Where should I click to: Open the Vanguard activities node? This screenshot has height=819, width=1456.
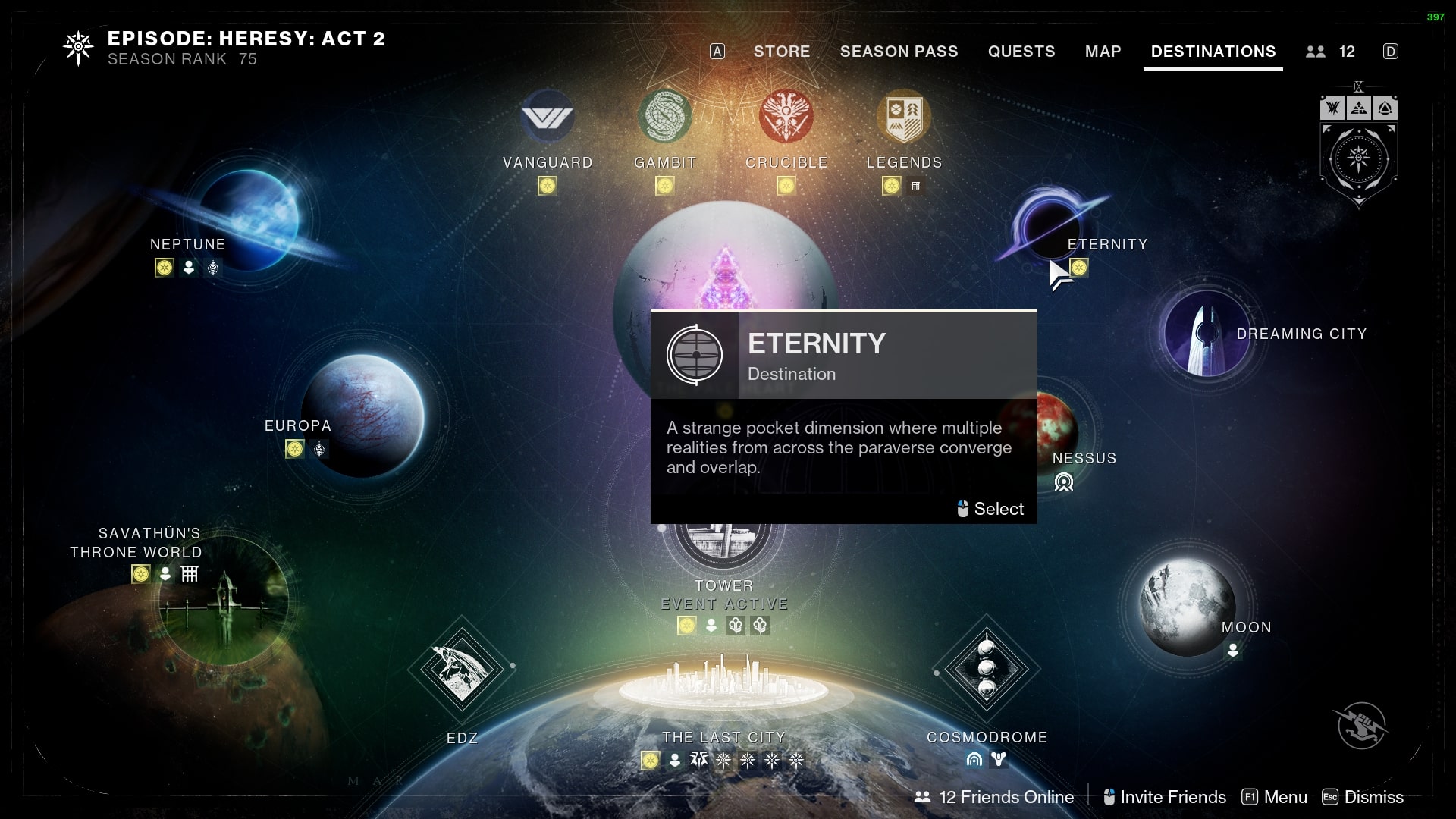point(548,118)
